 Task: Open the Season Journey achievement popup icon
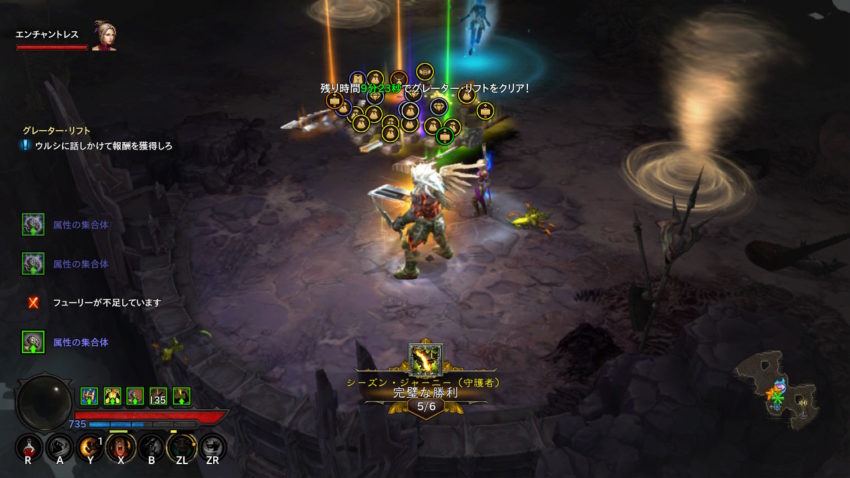pyautogui.click(x=425, y=360)
